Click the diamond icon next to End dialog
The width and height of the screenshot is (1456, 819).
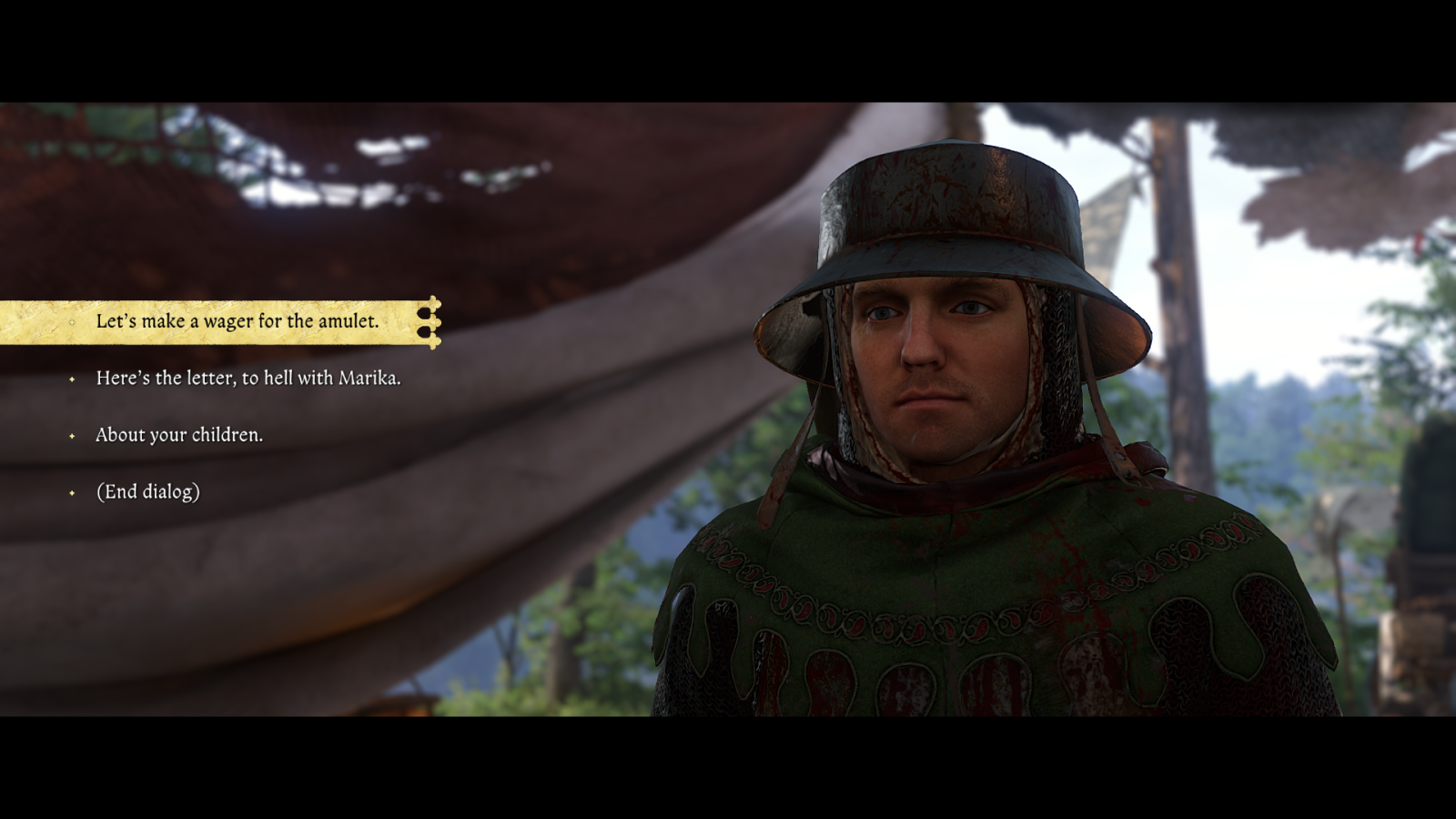point(71,492)
